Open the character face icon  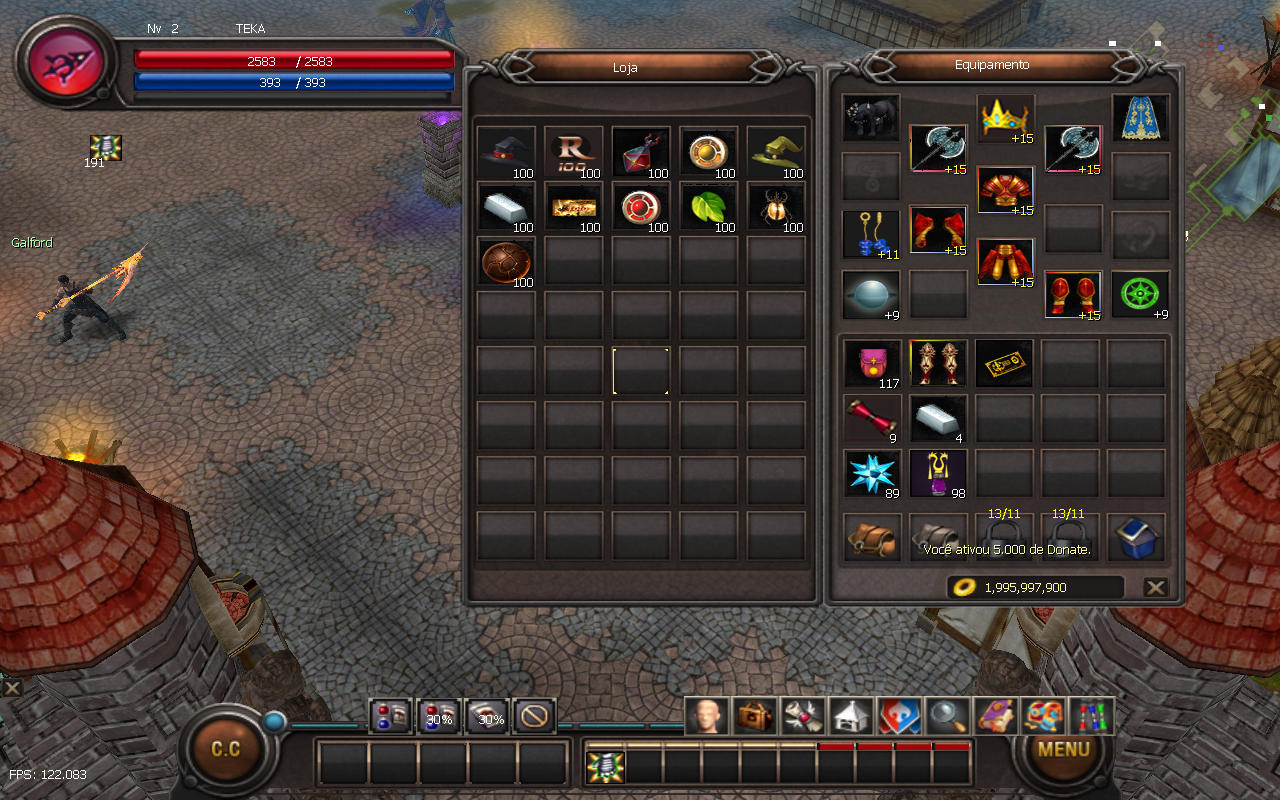tap(708, 716)
